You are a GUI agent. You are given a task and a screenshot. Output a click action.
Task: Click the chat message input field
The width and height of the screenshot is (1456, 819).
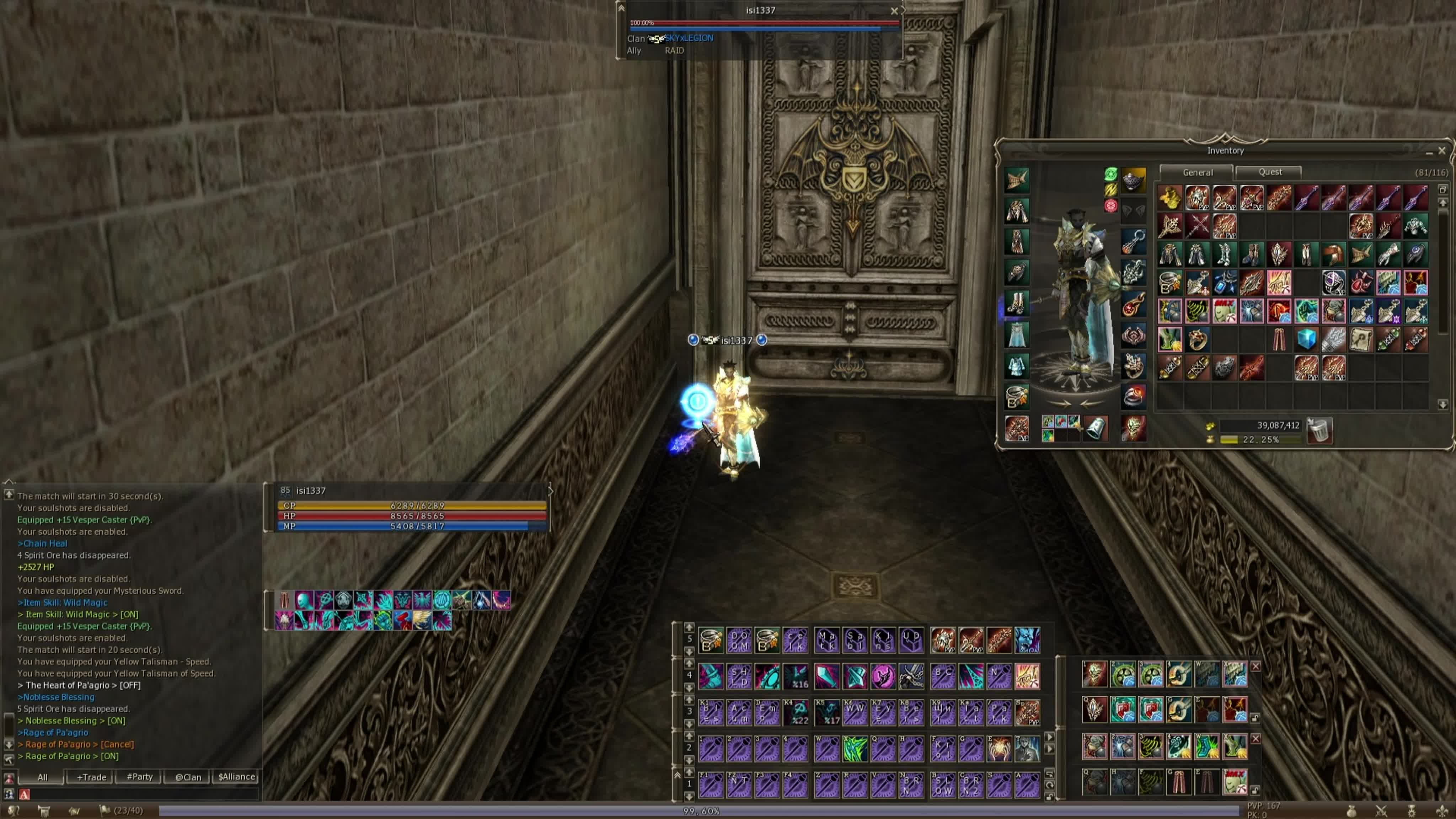click(x=141, y=794)
